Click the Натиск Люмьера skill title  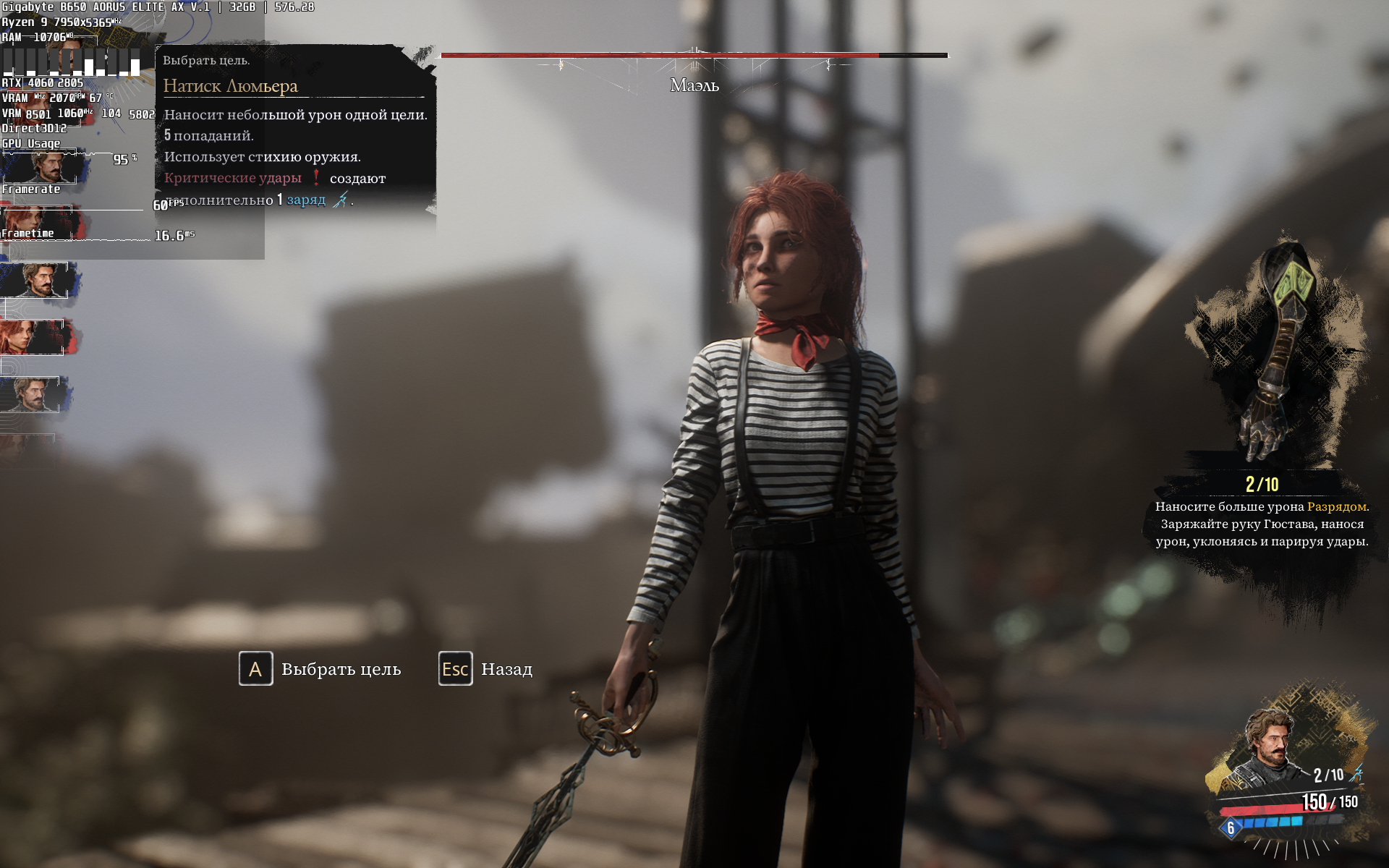(230, 86)
